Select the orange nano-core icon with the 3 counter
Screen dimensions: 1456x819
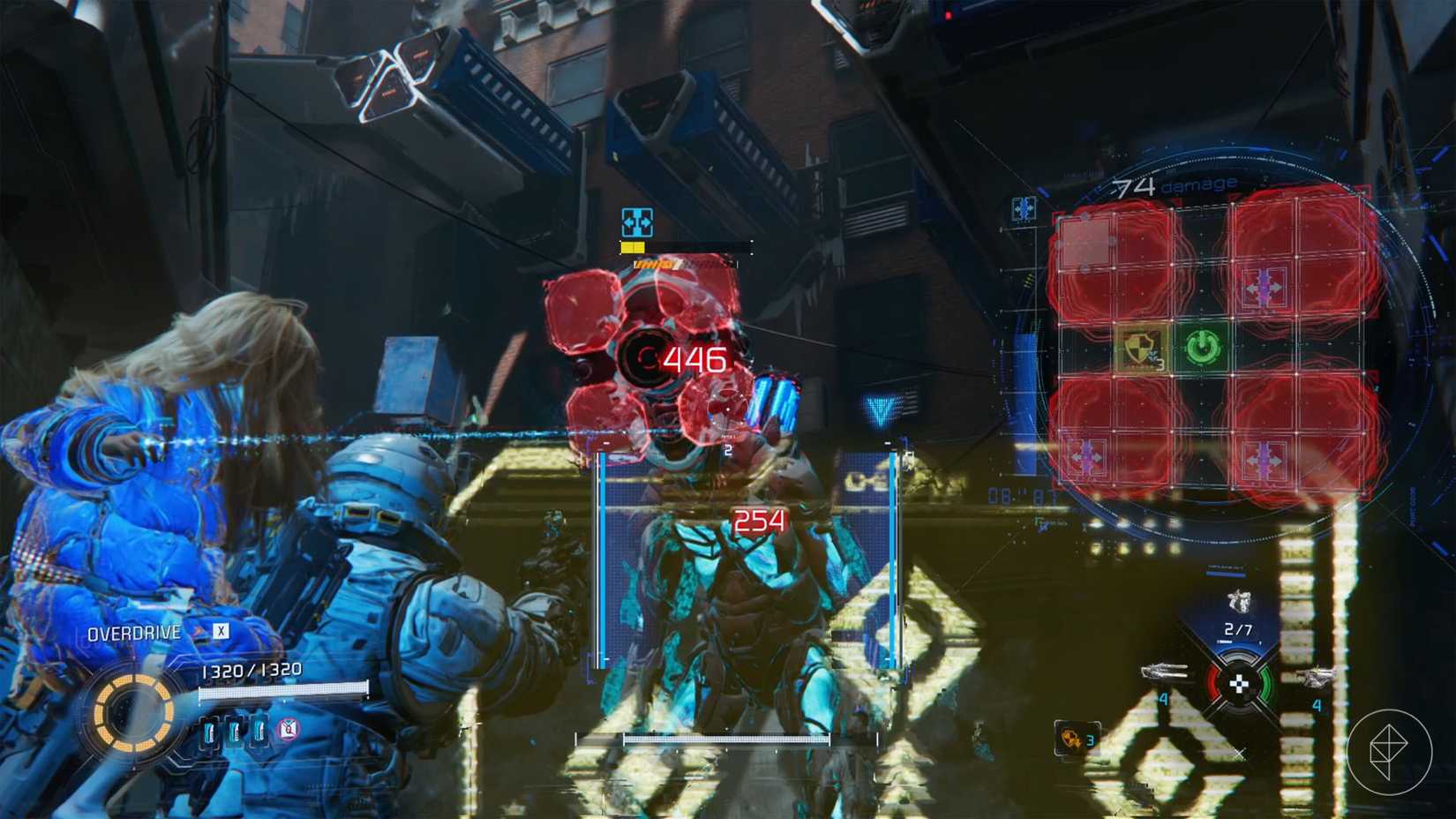click(1072, 739)
